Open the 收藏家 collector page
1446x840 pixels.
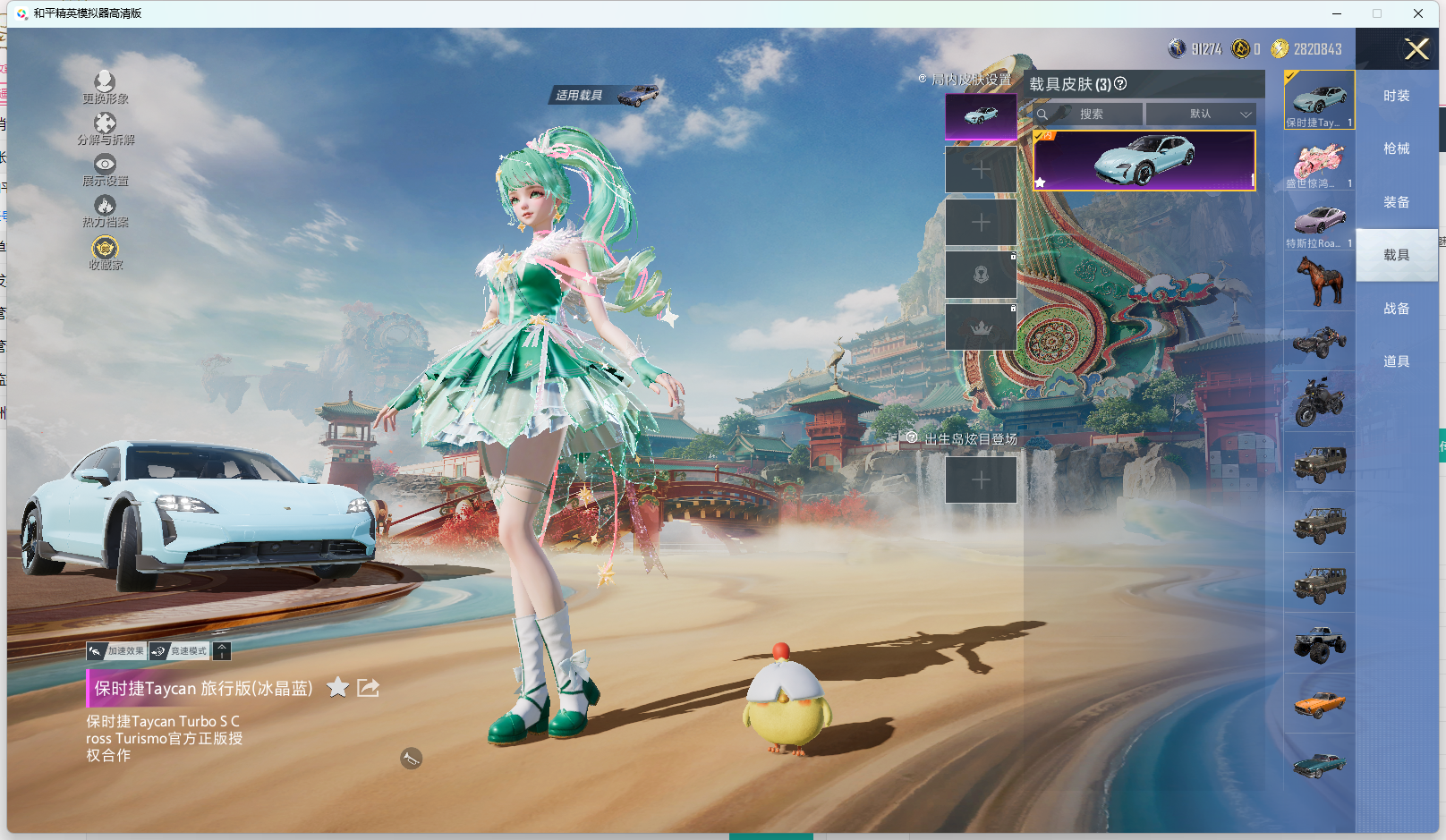click(105, 252)
